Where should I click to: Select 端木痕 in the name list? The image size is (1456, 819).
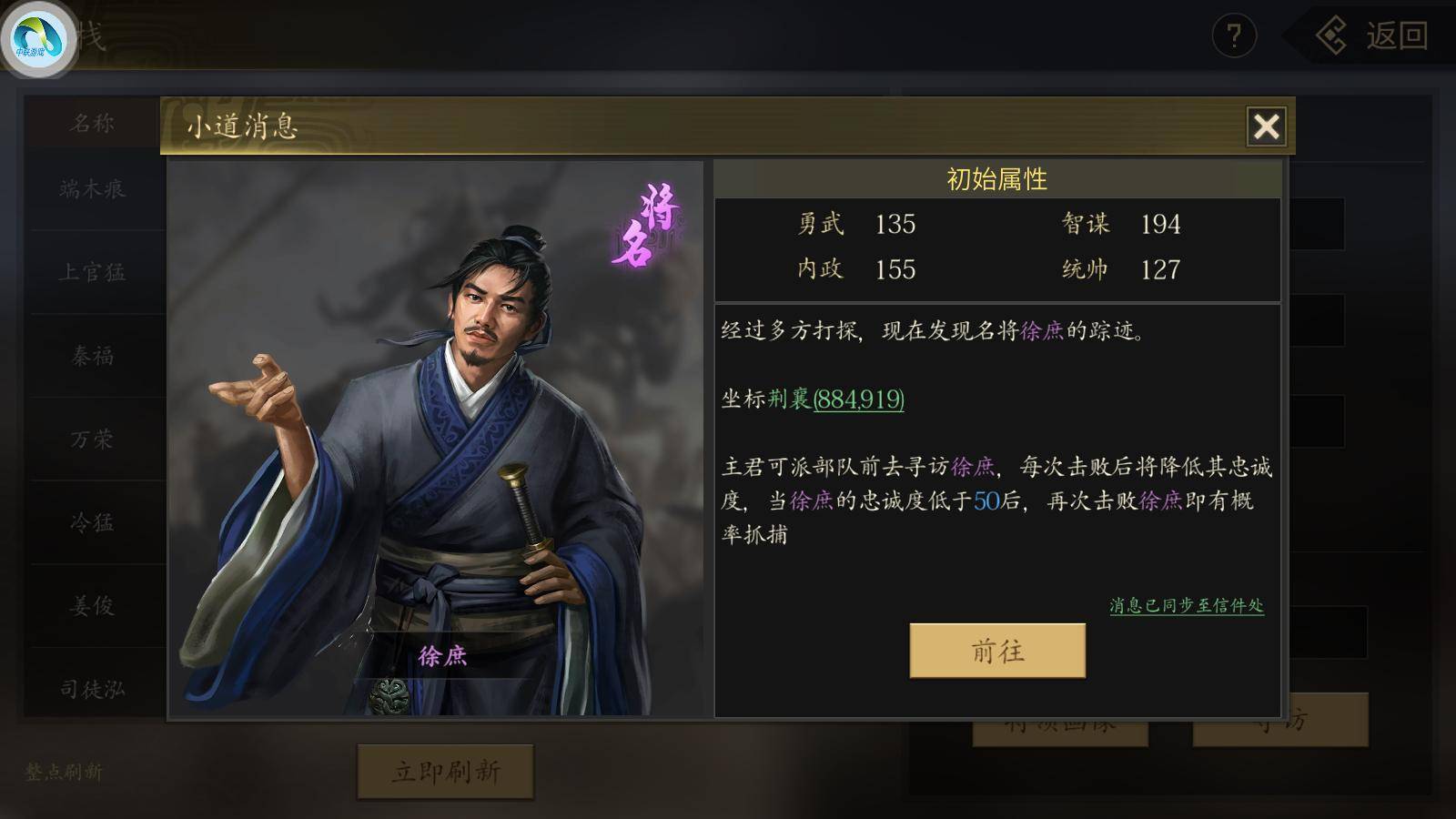click(92, 189)
